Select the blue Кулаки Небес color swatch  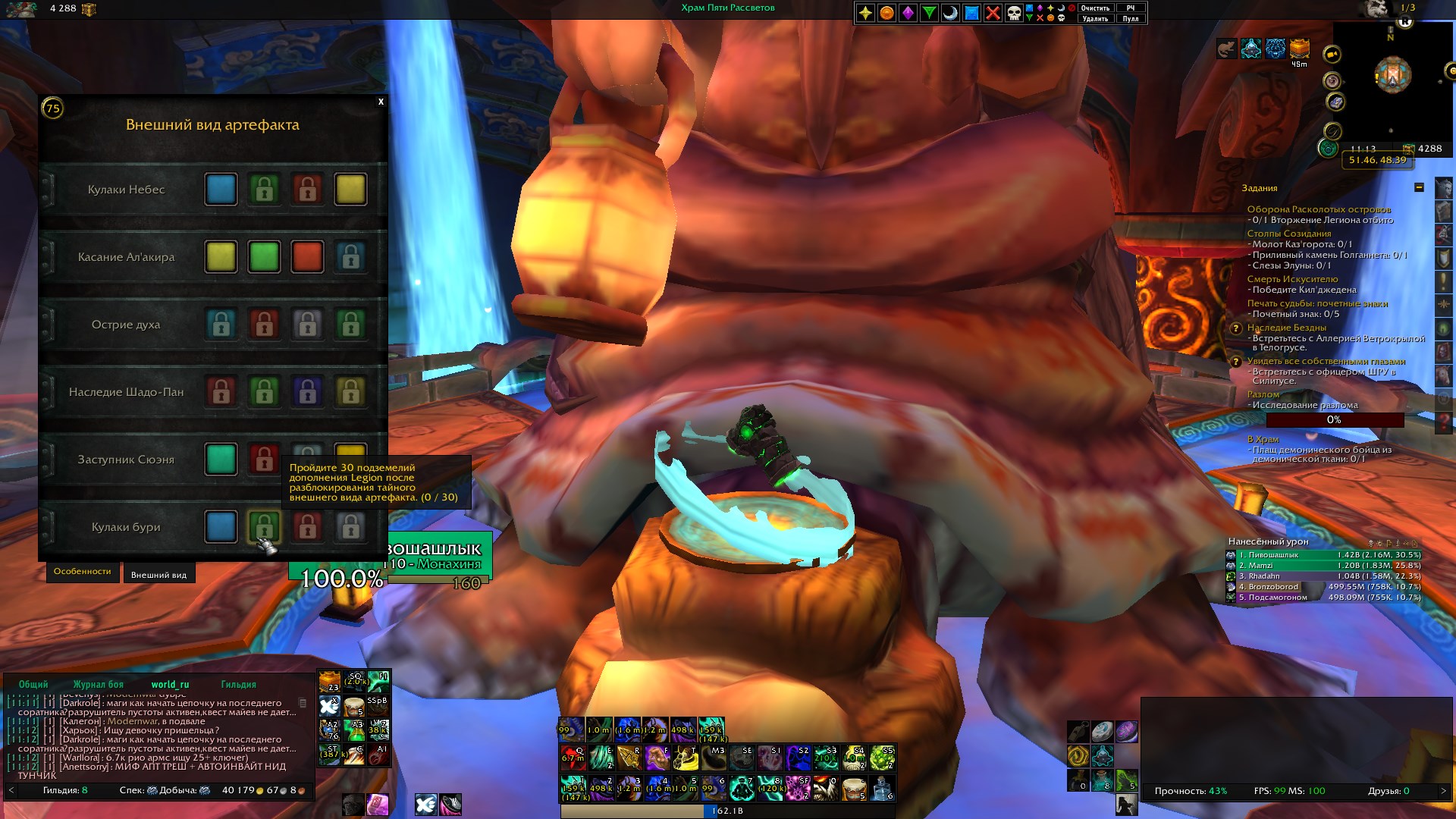pos(221,190)
